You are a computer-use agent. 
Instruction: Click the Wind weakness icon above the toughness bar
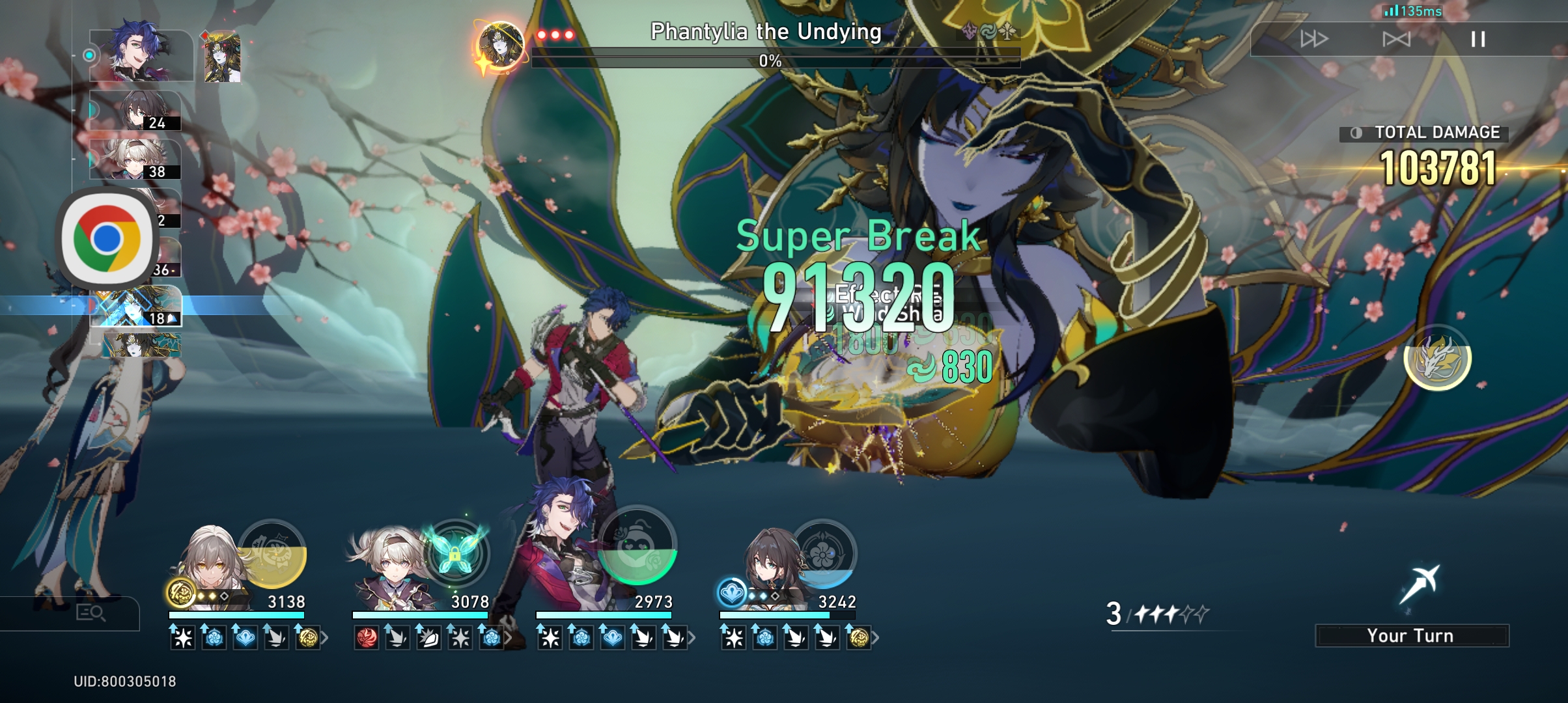coord(987,30)
